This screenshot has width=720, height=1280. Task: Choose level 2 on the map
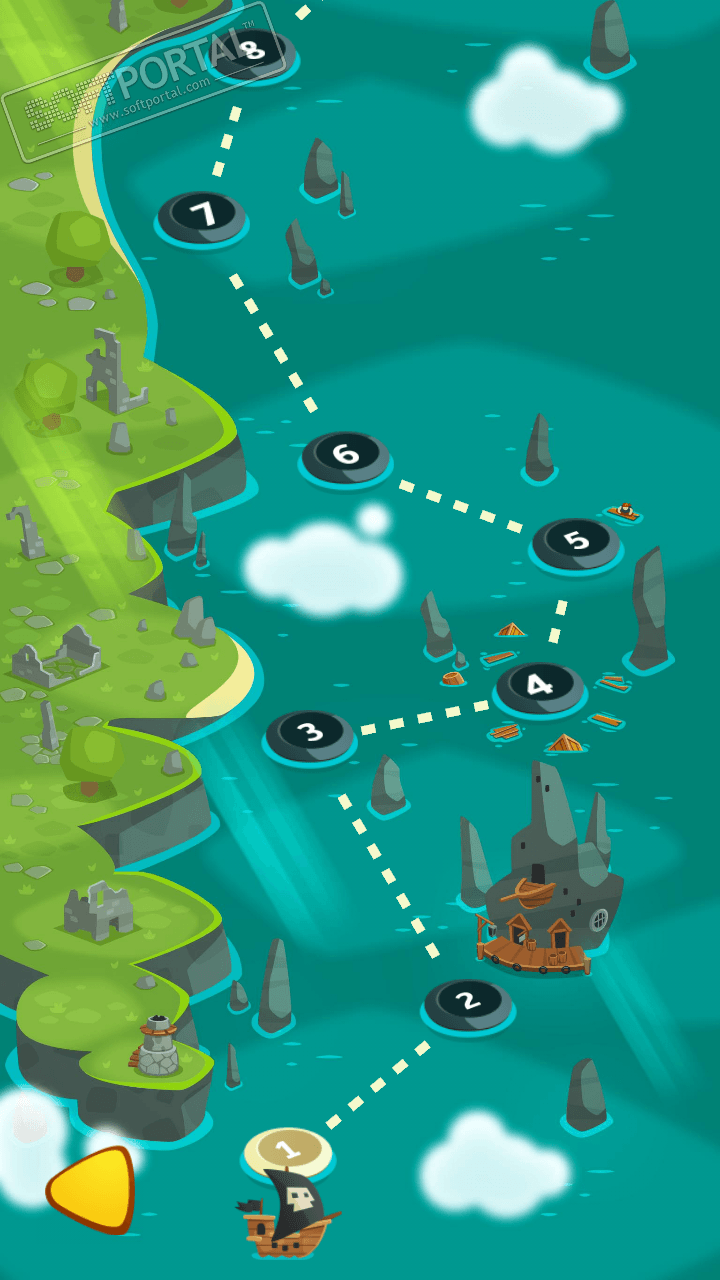[467, 1001]
